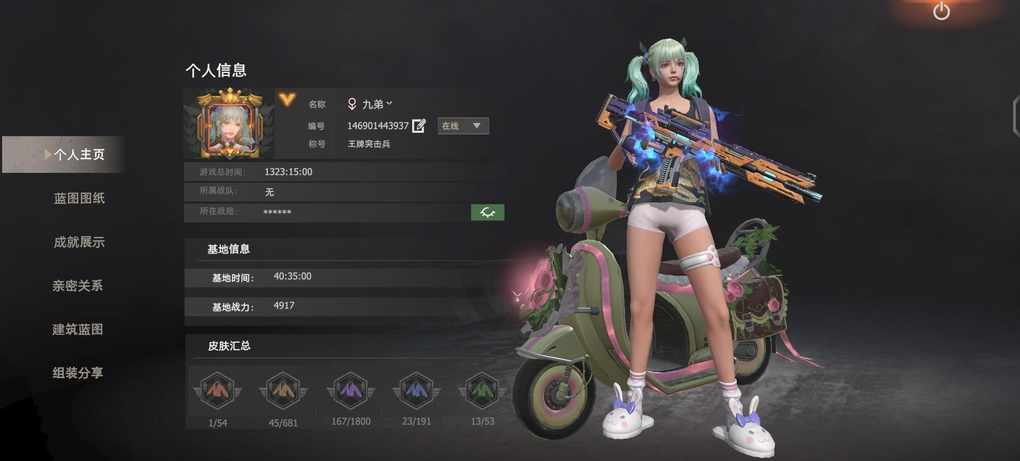The width and height of the screenshot is (1020, 461).
Task: Select the orange skin badge showing 45/681
Action: coord(283,390)
